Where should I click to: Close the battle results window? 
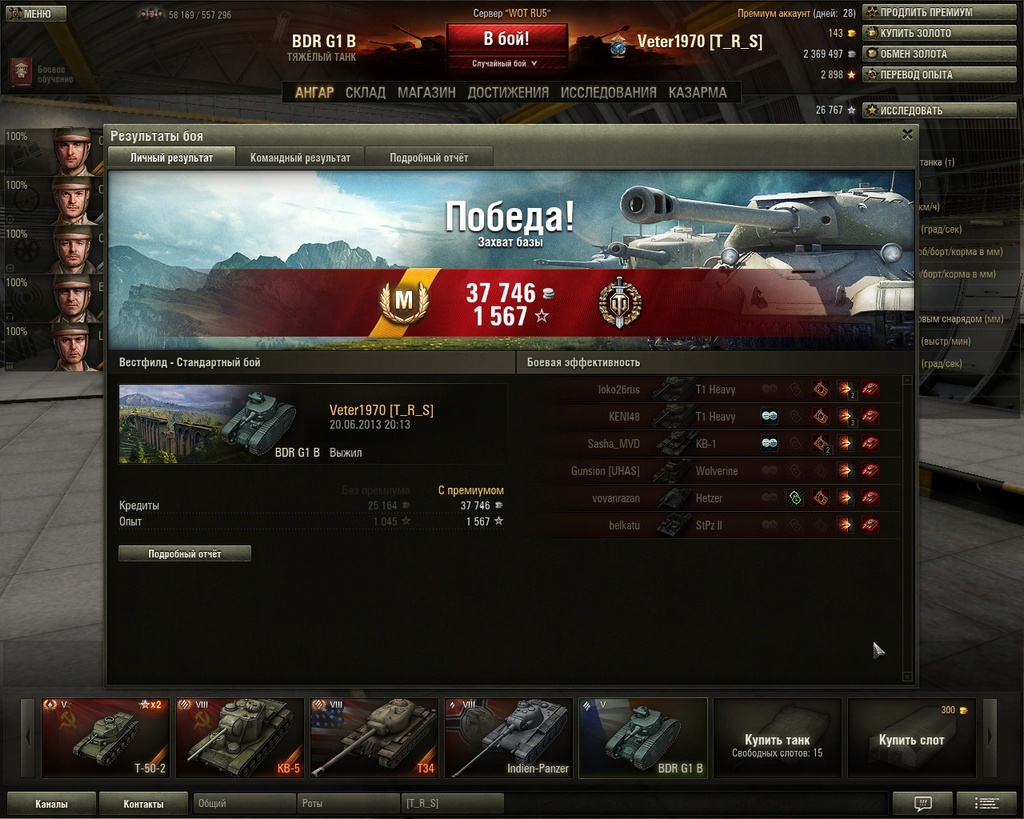[x=907, y=134]
